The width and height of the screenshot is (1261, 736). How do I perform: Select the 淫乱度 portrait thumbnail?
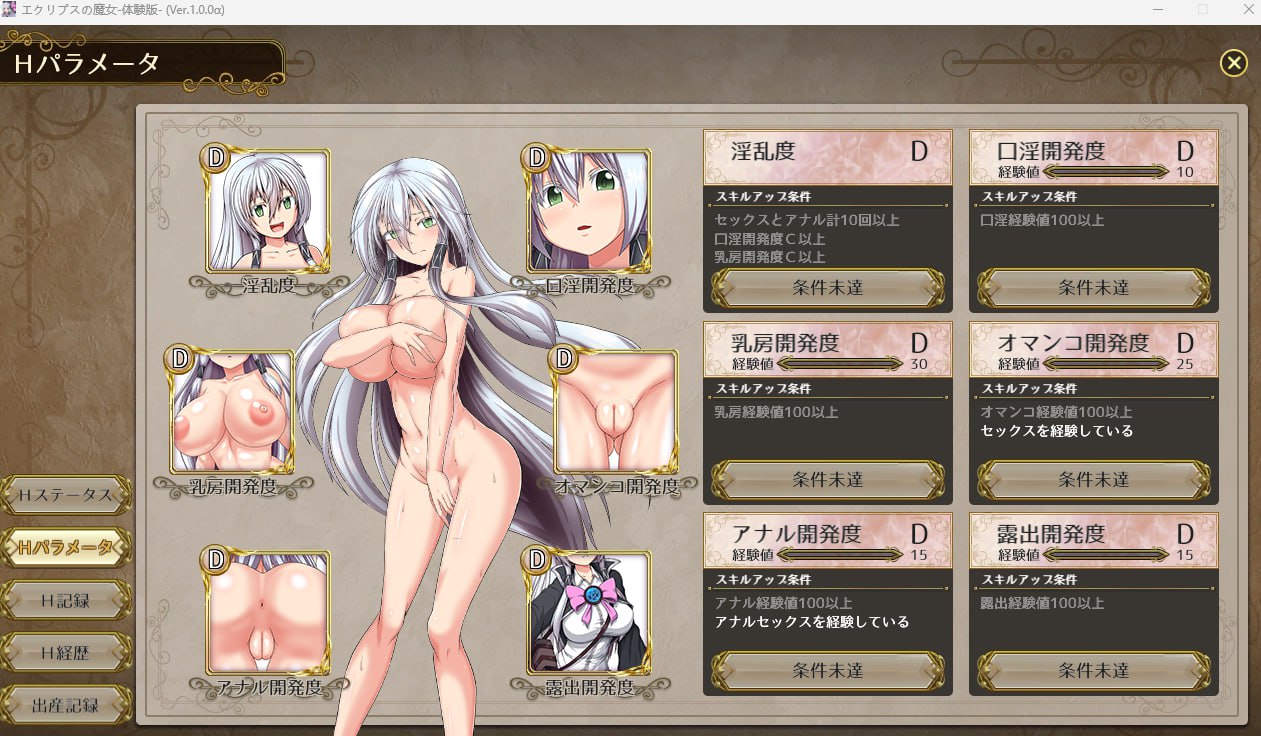click(267, 212)
